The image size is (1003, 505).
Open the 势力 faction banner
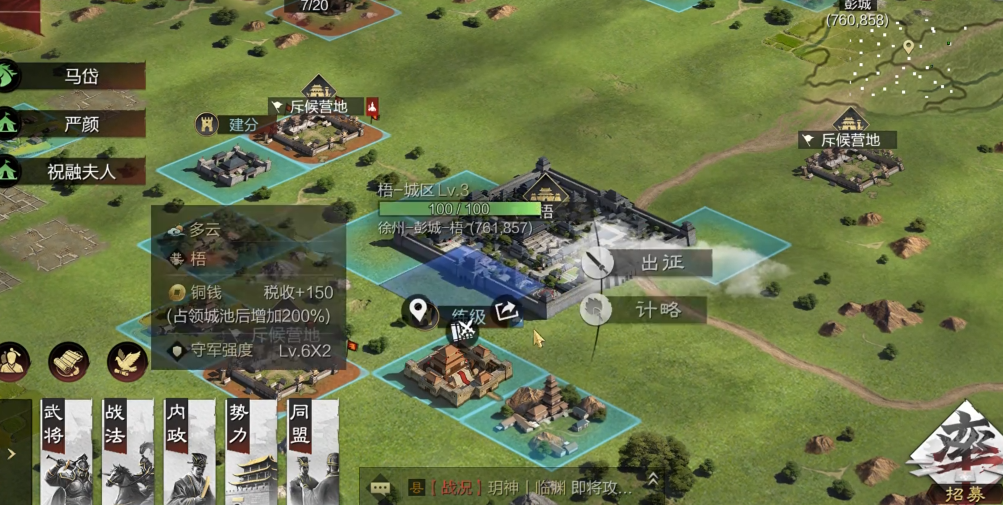250,451
